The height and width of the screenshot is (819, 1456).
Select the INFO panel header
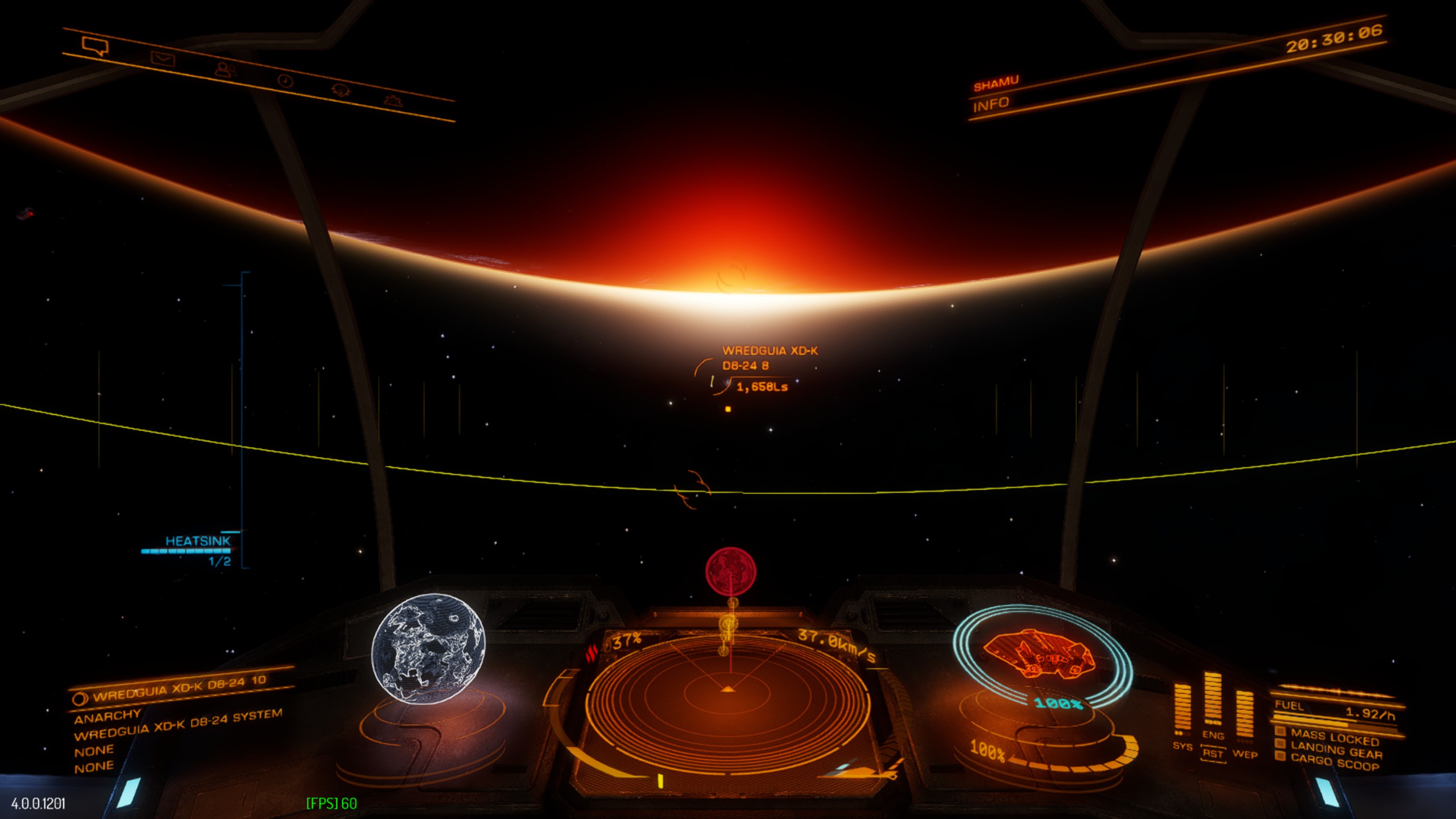pos(990,105)
